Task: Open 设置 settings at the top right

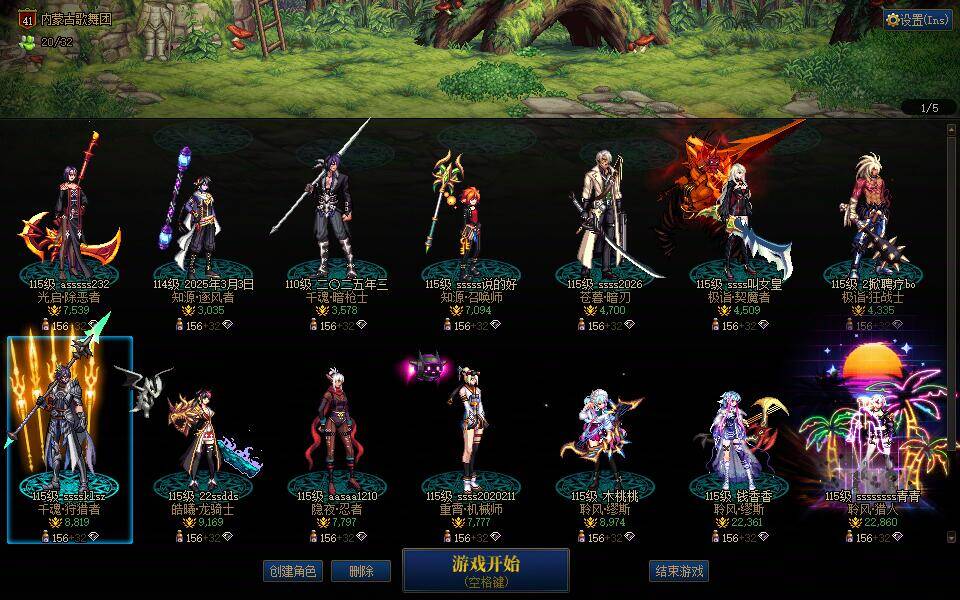Action: click(x=917, y=19)
